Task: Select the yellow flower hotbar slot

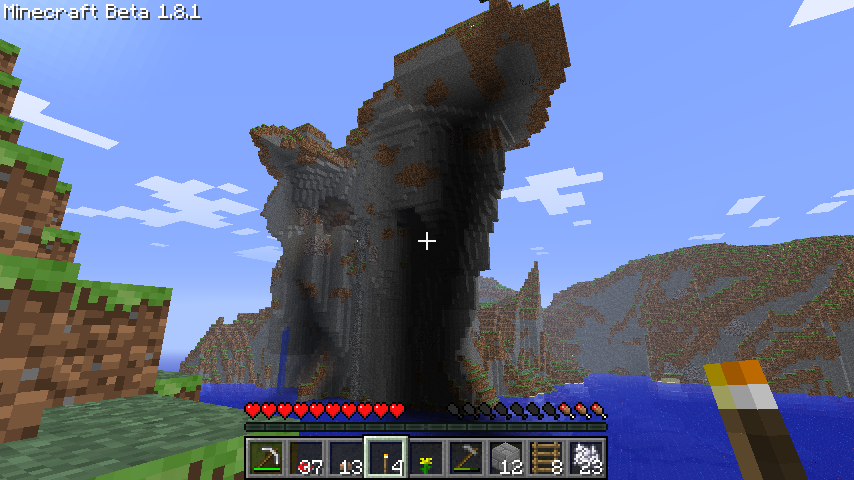Action: point(426,459)
